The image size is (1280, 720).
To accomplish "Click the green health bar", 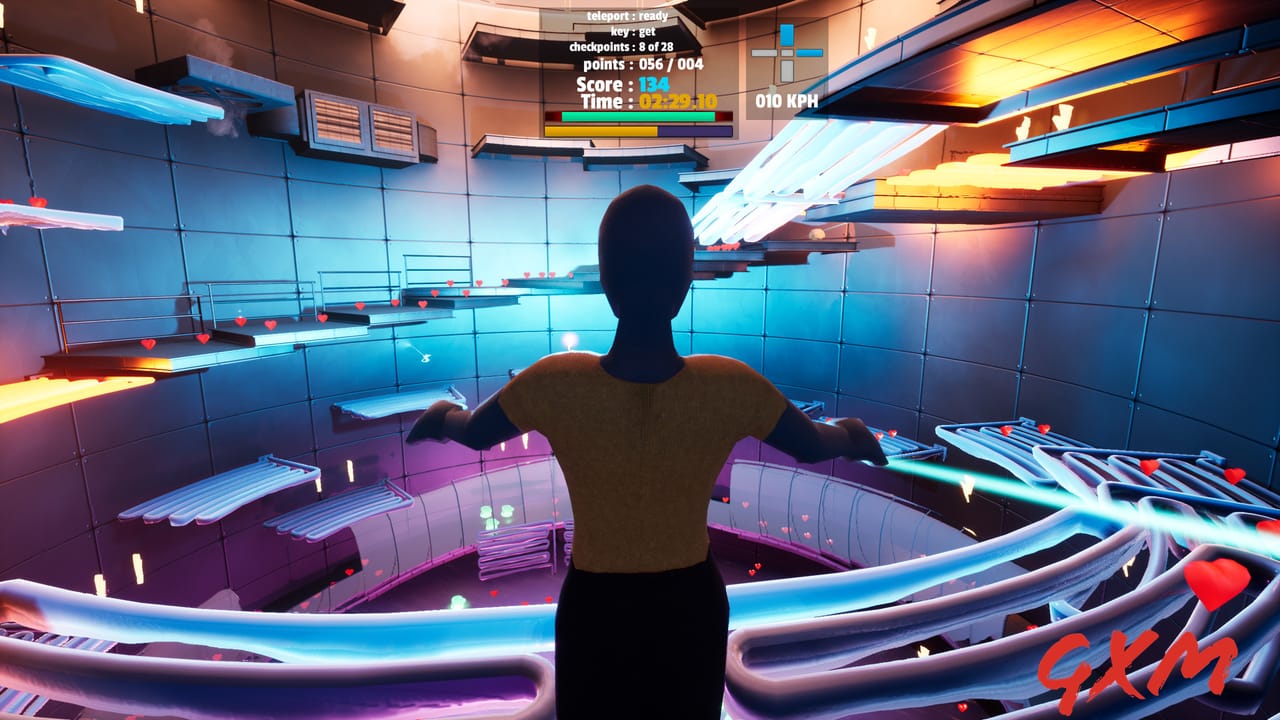I will tap(637, 115).
